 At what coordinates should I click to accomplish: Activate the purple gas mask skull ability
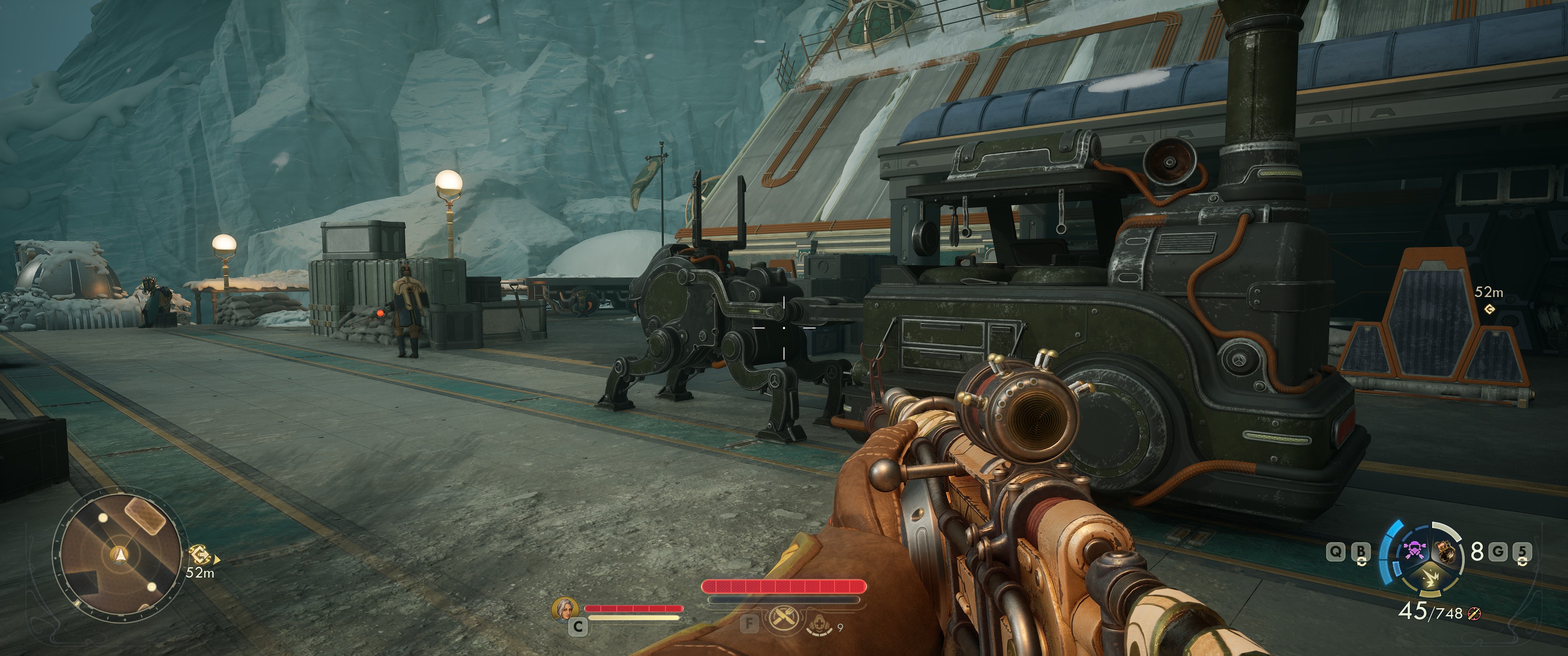(1413, 550)
